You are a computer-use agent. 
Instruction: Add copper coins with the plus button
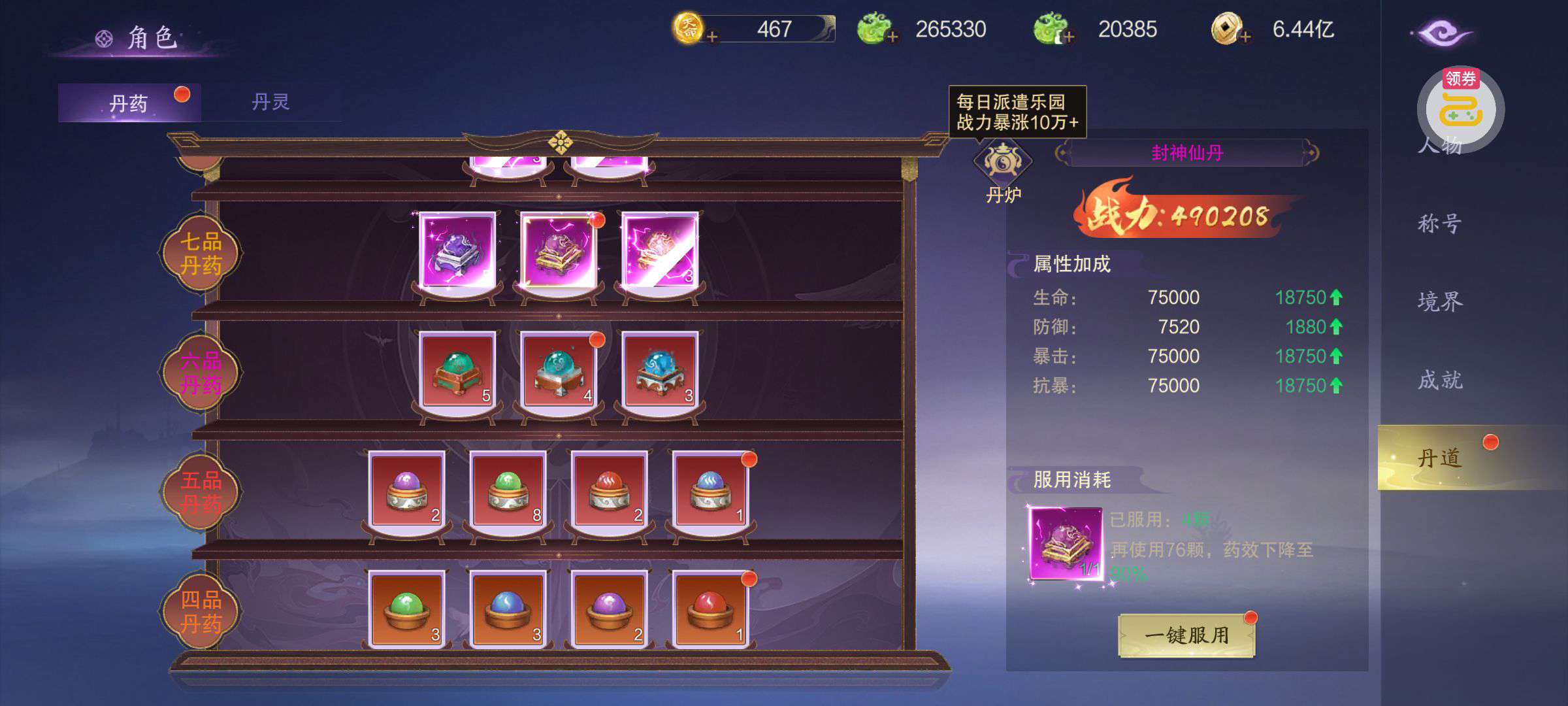coord(1245,37)
